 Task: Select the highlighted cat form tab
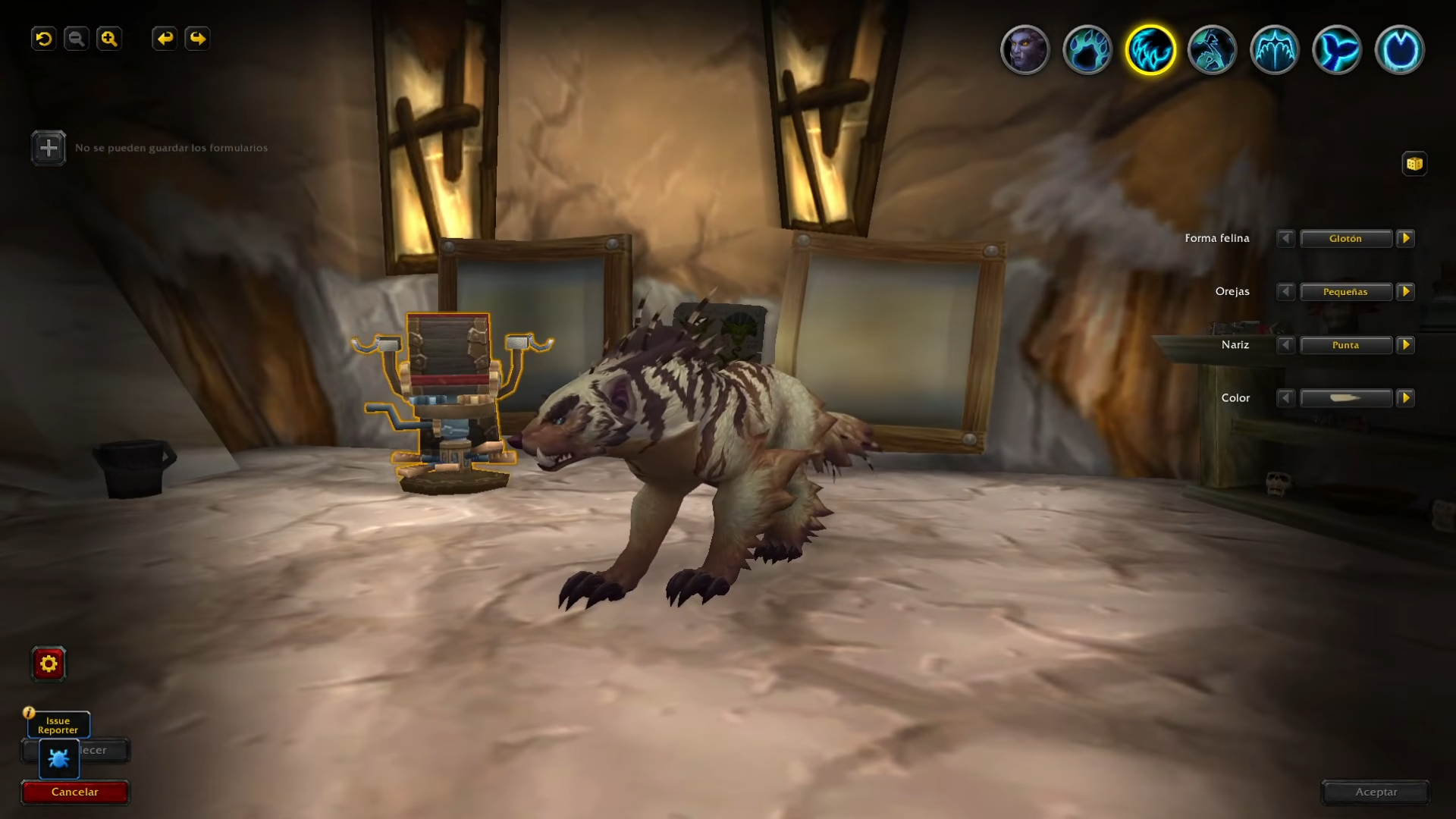click(x=1150, y=50)
